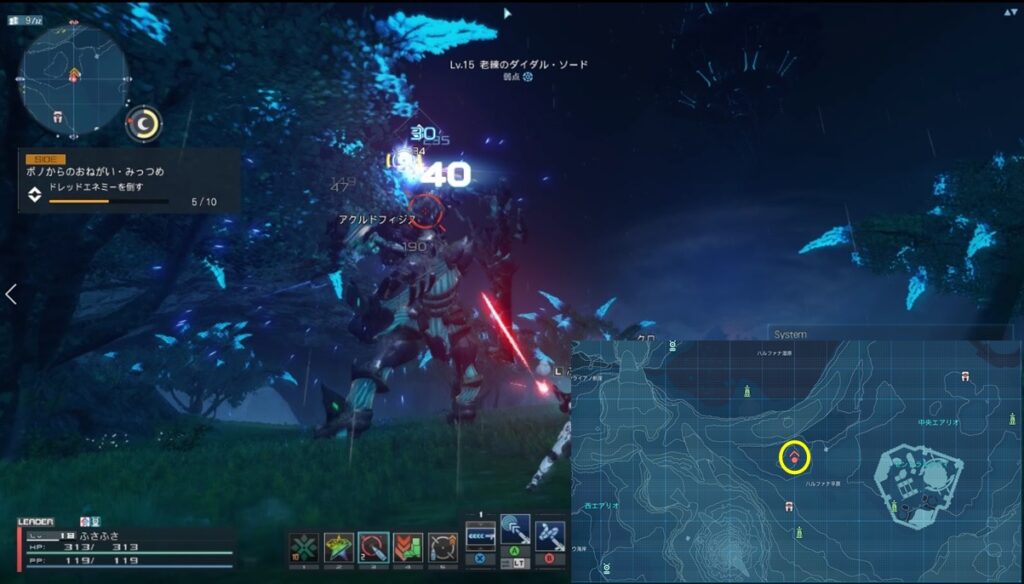Trigger the chain-link weapon action
This screenshot has width=1024, height=584.
(x=550, y=534)
